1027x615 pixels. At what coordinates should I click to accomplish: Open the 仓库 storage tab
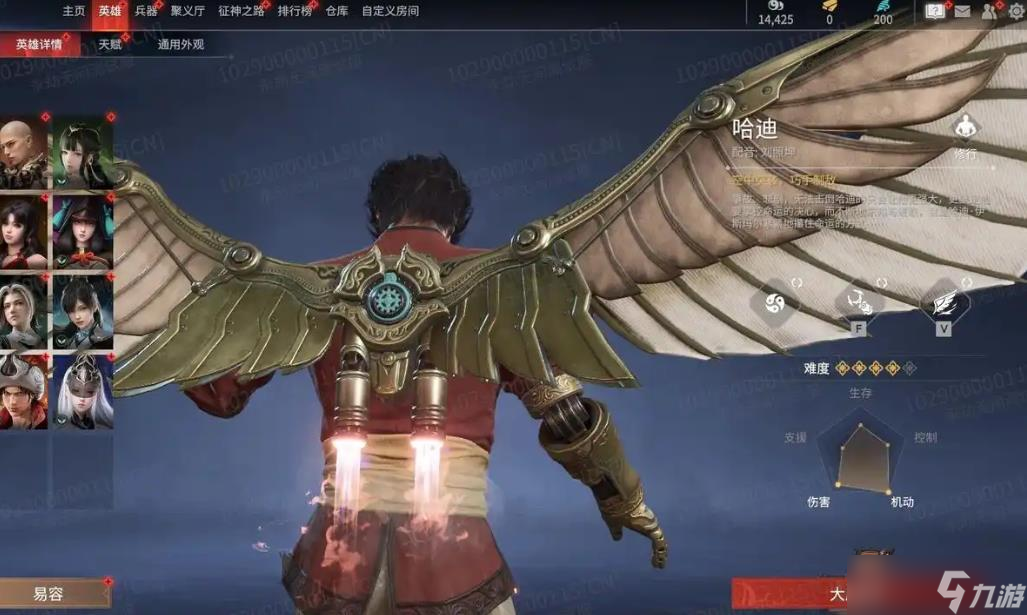(337, 11)
